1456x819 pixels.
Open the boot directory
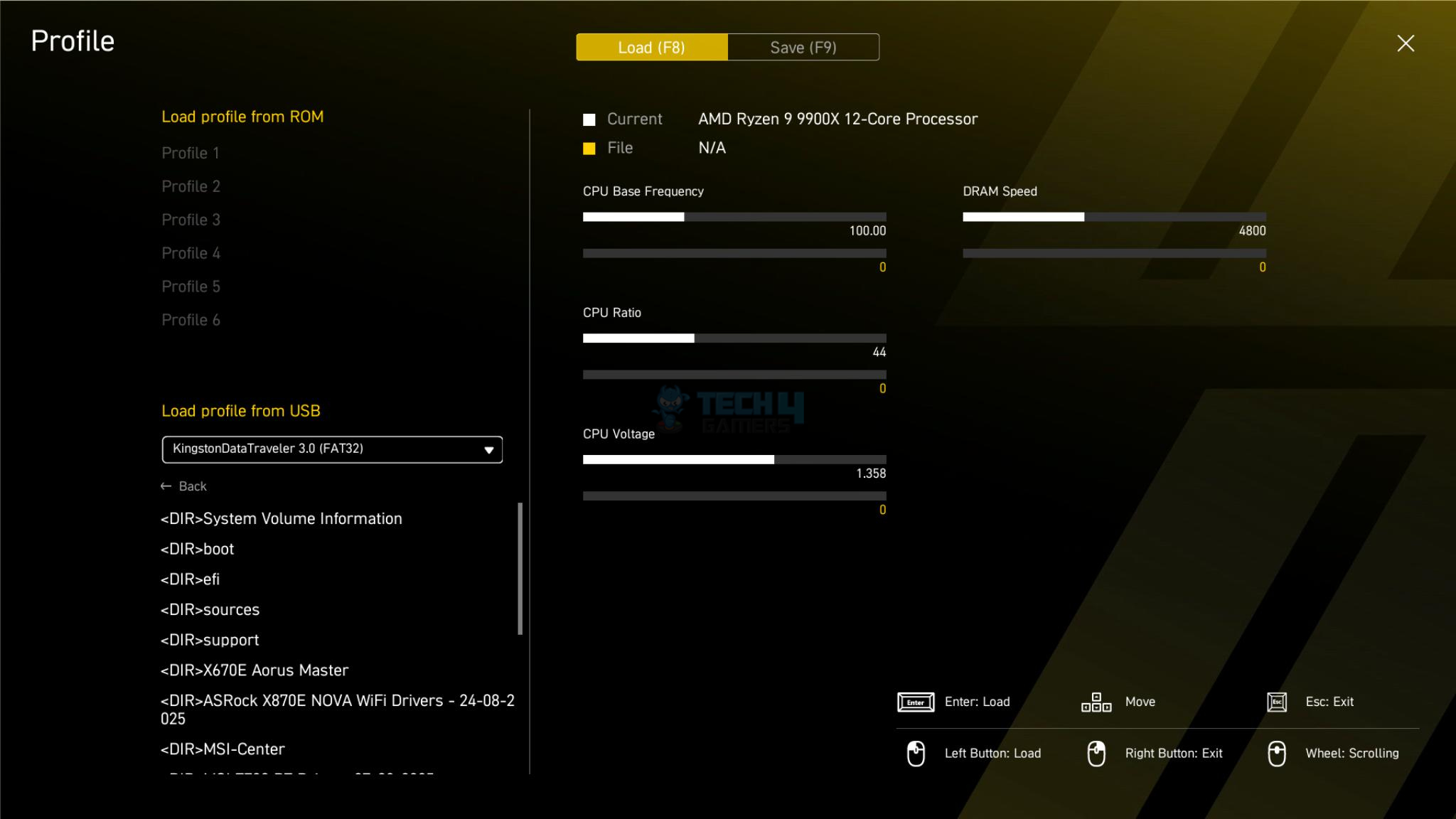click(198, 549)
